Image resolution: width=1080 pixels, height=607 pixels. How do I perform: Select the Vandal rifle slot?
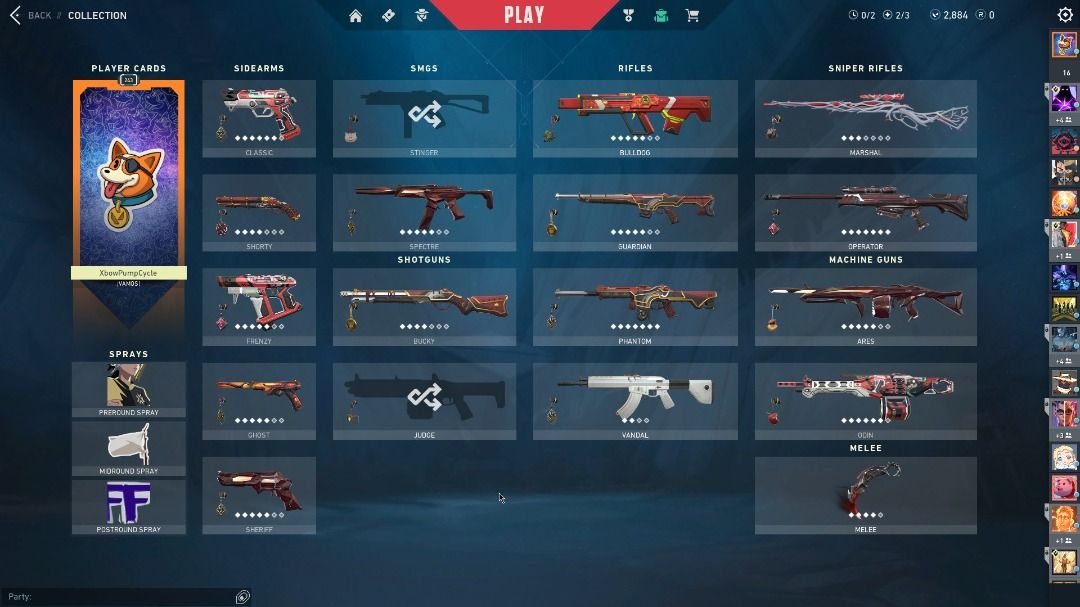point(635,400)
